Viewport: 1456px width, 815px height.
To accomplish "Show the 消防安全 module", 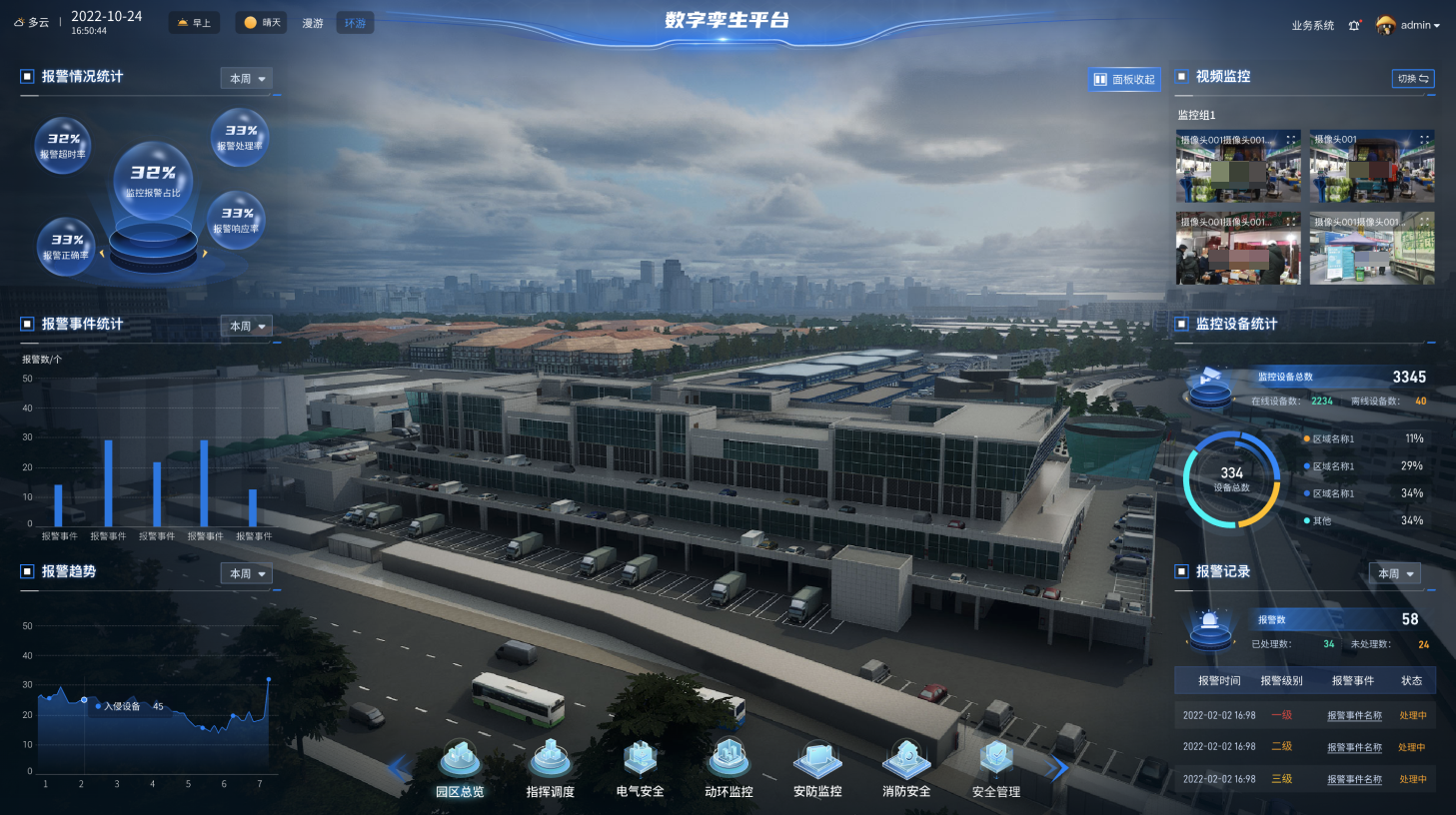I will point(906,768).
